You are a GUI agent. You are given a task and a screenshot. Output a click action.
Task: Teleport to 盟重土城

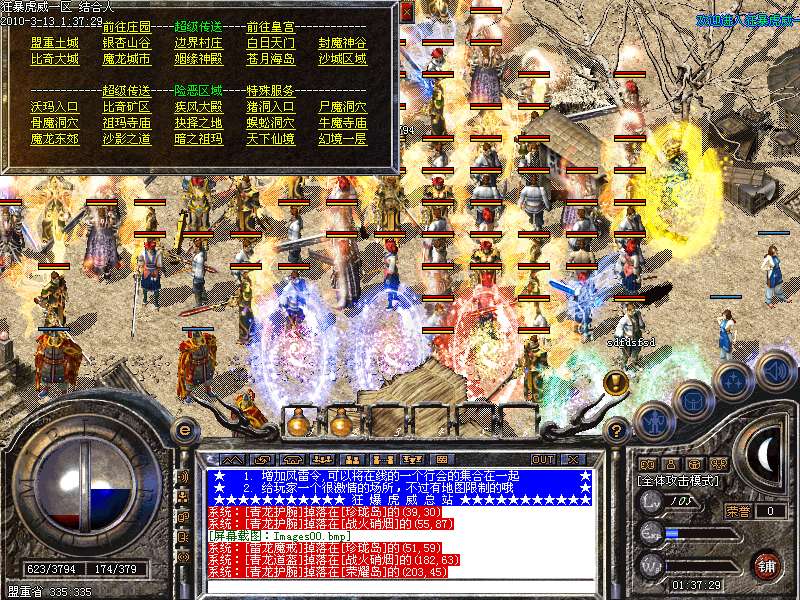coord(54,44)
